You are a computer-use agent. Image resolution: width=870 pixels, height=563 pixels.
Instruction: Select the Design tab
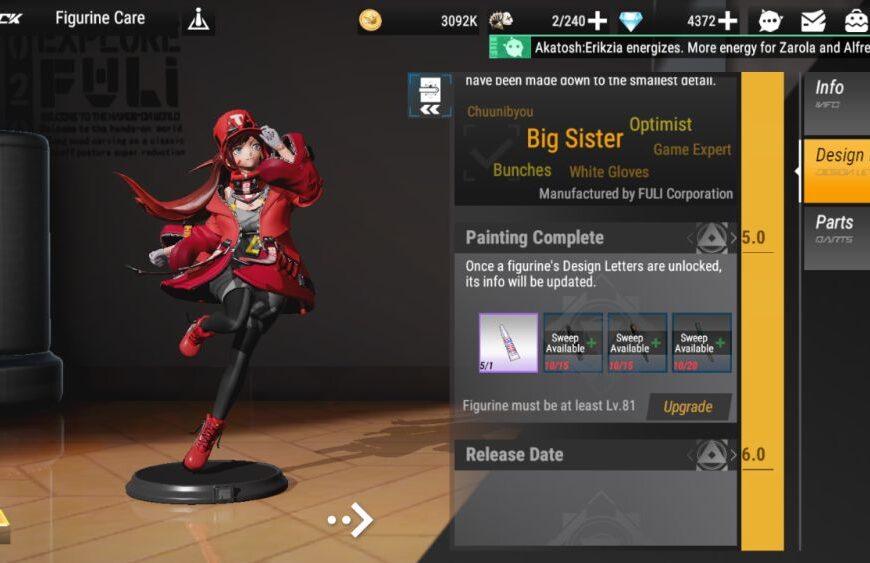[x=838, y=162]
